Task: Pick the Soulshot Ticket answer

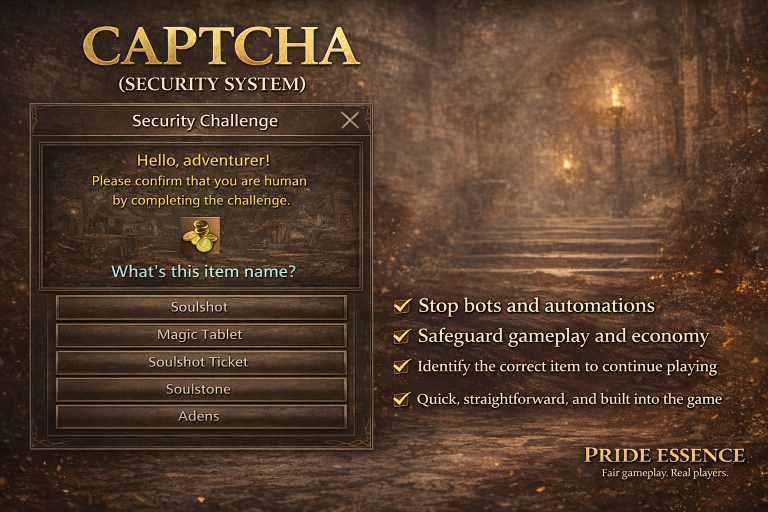Action: click(x=201, y=362)
